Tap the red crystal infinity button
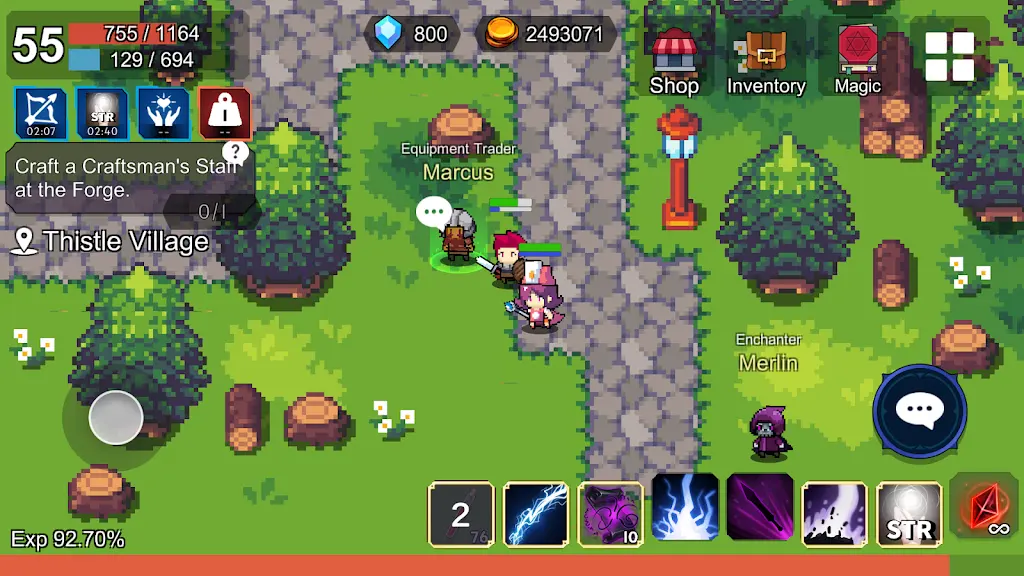 (986, 508)
